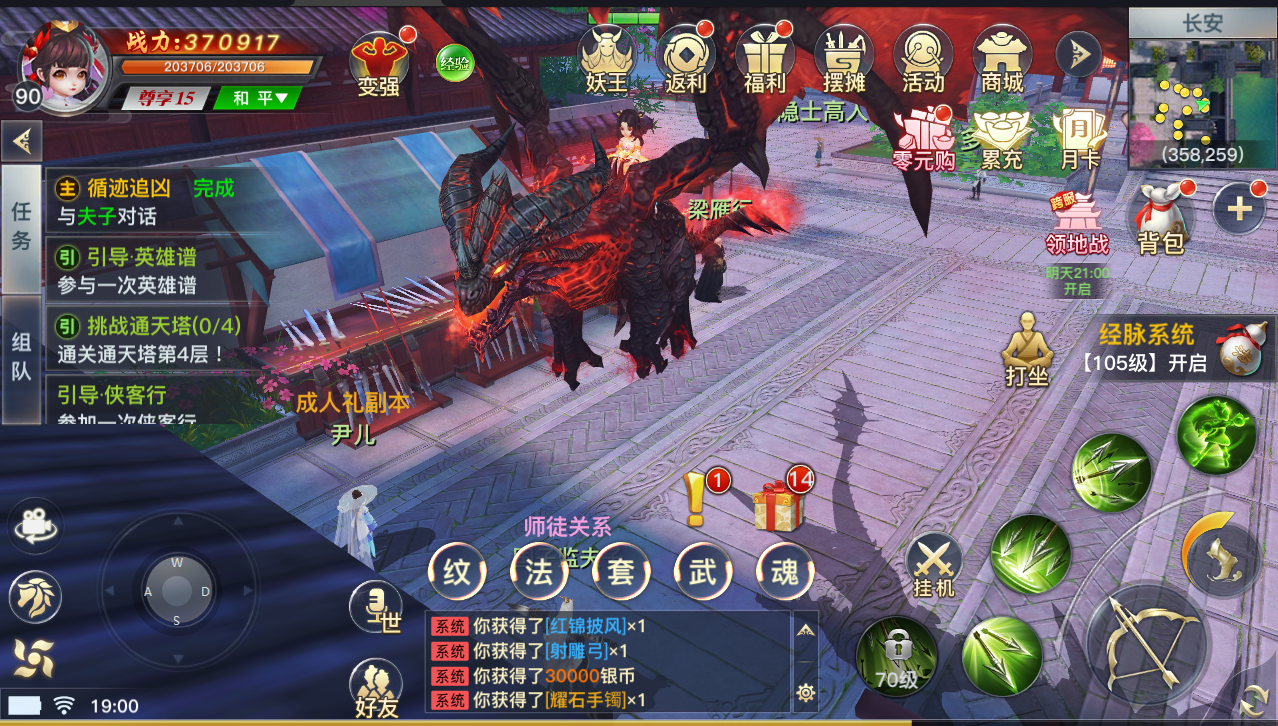The image size is (1278, 726).
Task: Open the 好友 friends list
Action: (x=376, y=690)
